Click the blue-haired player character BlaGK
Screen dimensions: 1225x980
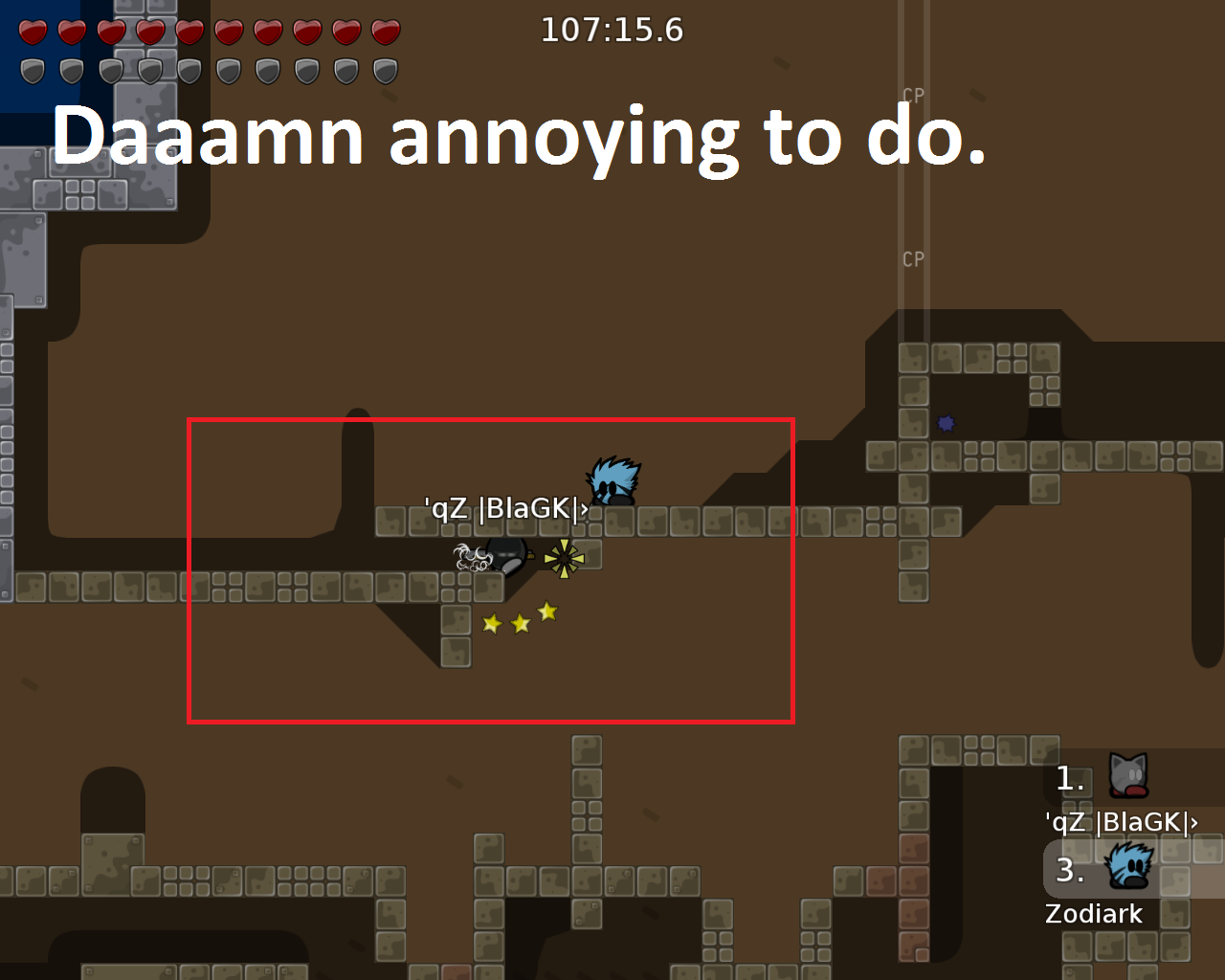pyautogui.click(x=611, y=481)
